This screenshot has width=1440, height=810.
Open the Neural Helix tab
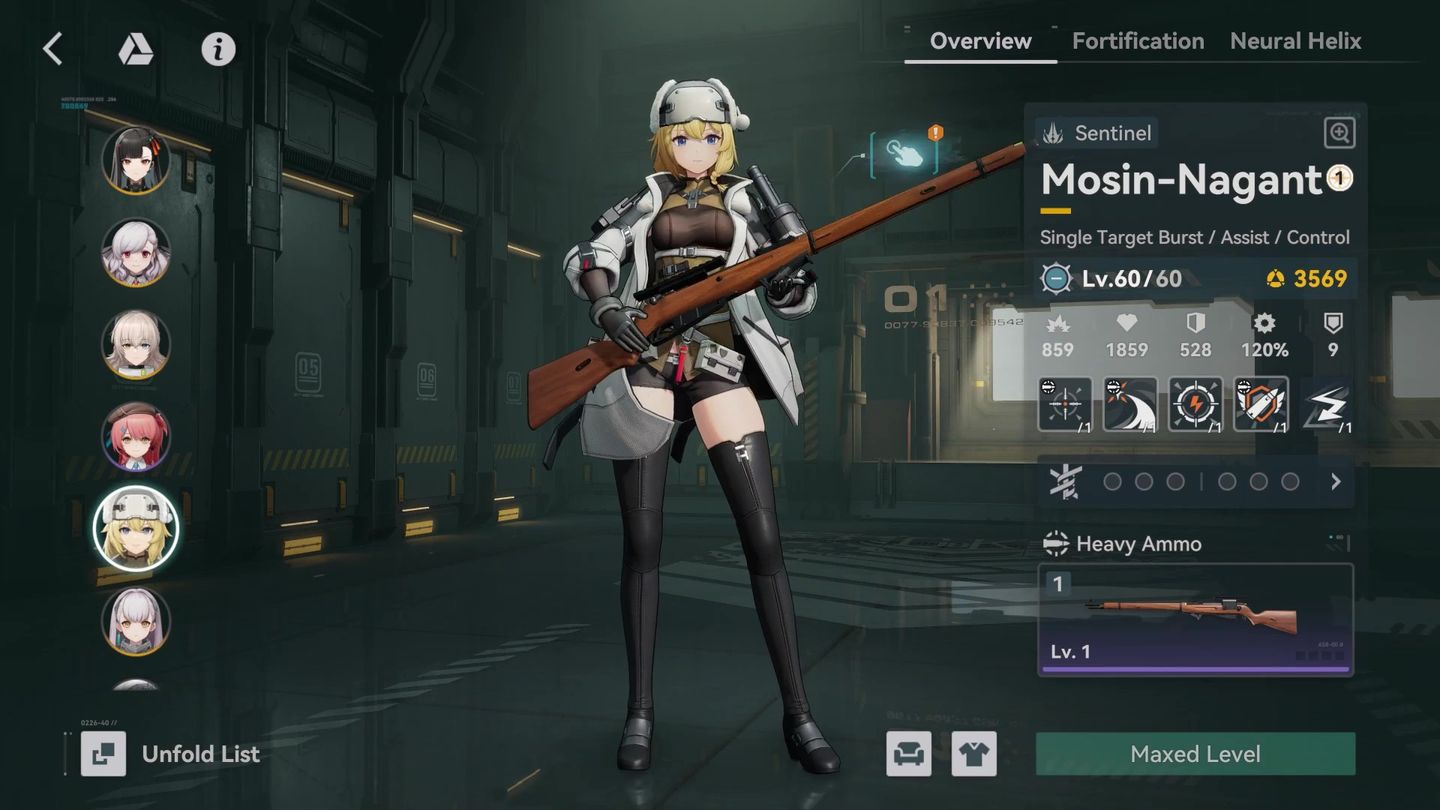(1295, 41)
